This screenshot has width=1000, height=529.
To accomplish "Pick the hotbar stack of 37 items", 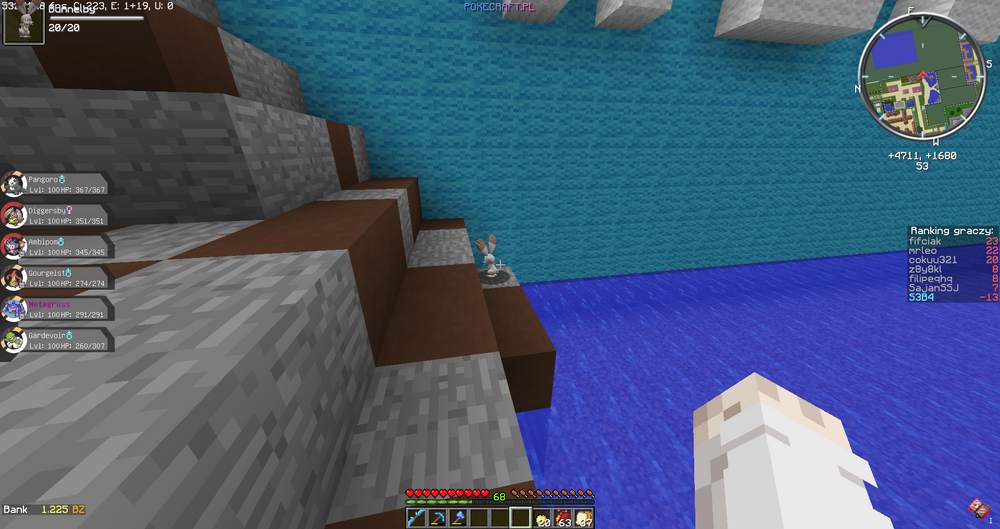I will [583, 518].
